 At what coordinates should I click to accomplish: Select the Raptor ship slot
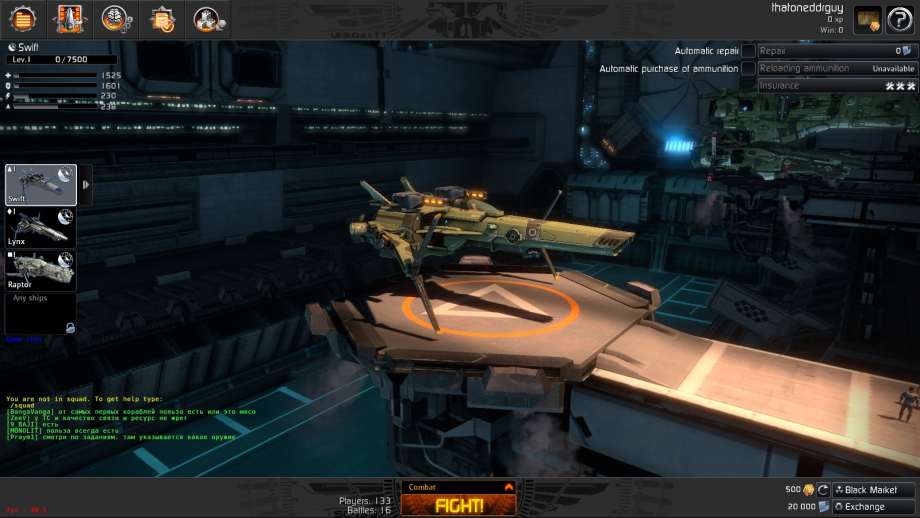pyautogui.click(x=41, y=270)
